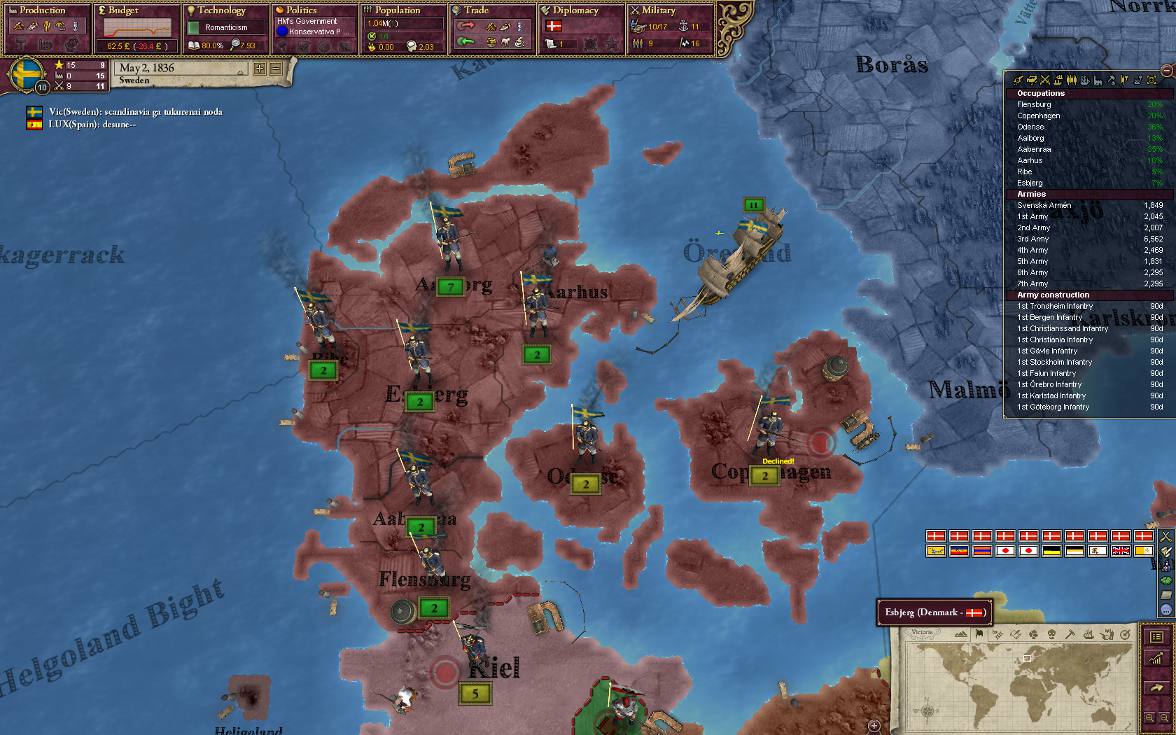Select Svenska Armén in the outliner

click(x=1045, y=205)
